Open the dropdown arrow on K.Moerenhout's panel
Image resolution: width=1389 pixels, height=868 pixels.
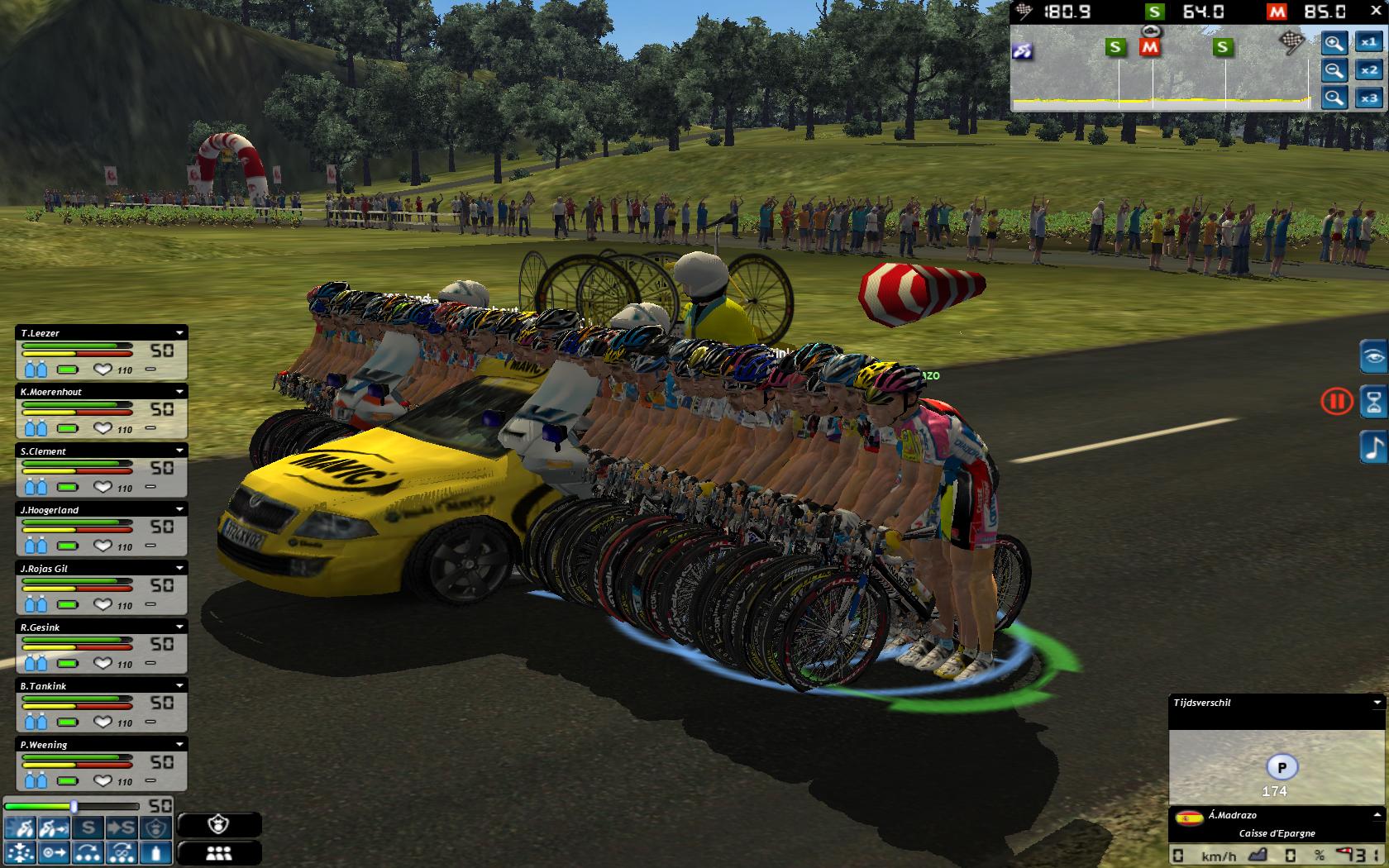tap(179, 392)
